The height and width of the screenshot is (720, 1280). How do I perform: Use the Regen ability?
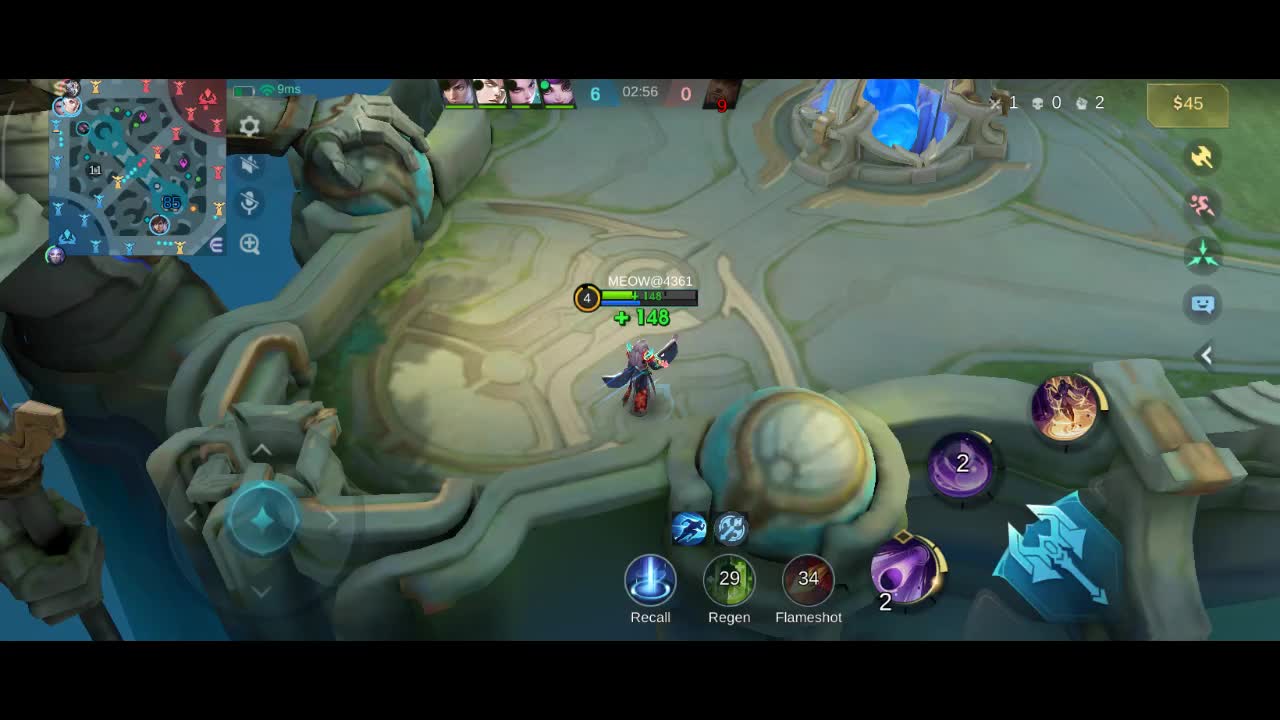[729, 580]
